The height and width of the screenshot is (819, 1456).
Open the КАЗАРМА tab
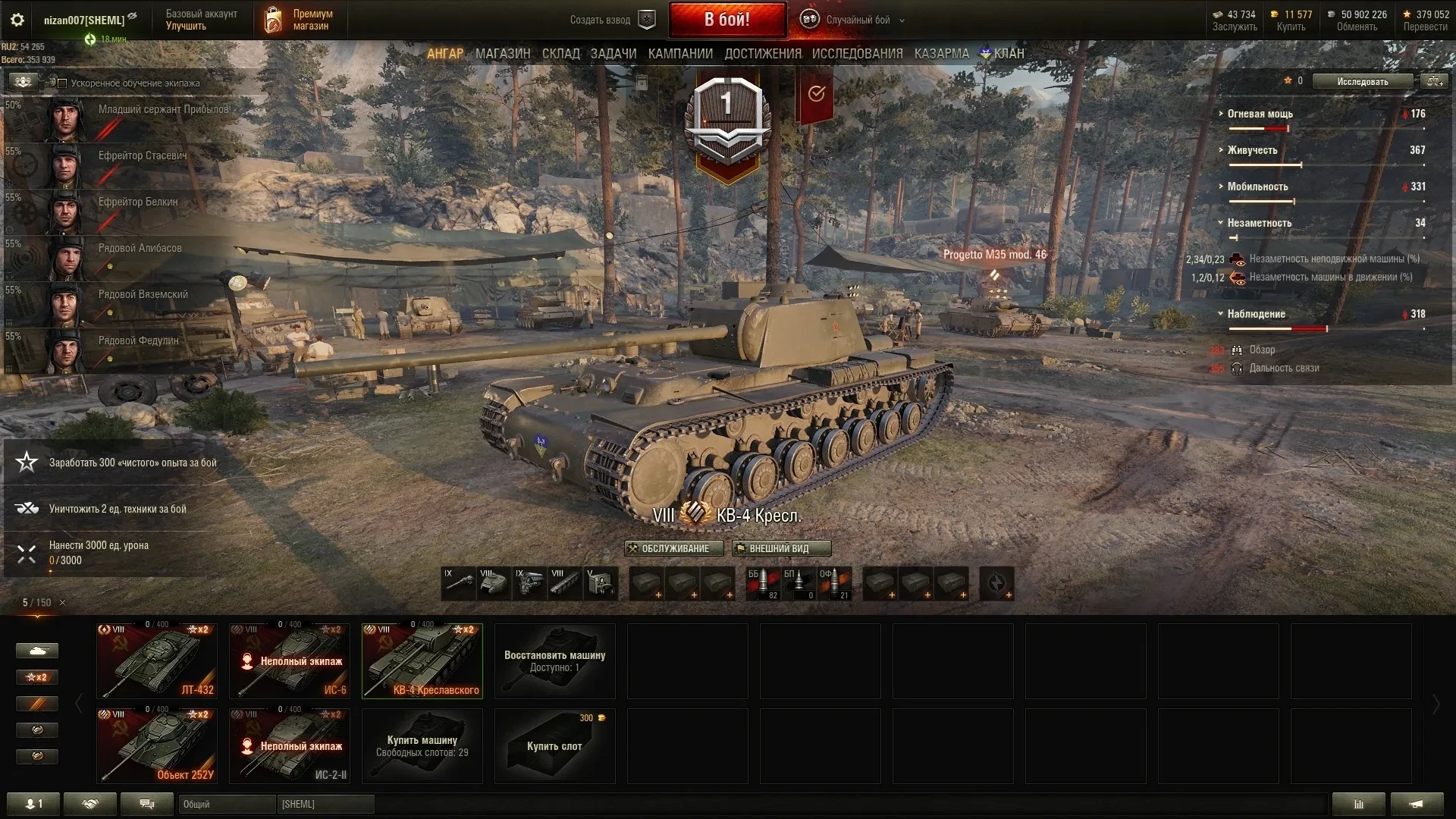tap(941, 54)
